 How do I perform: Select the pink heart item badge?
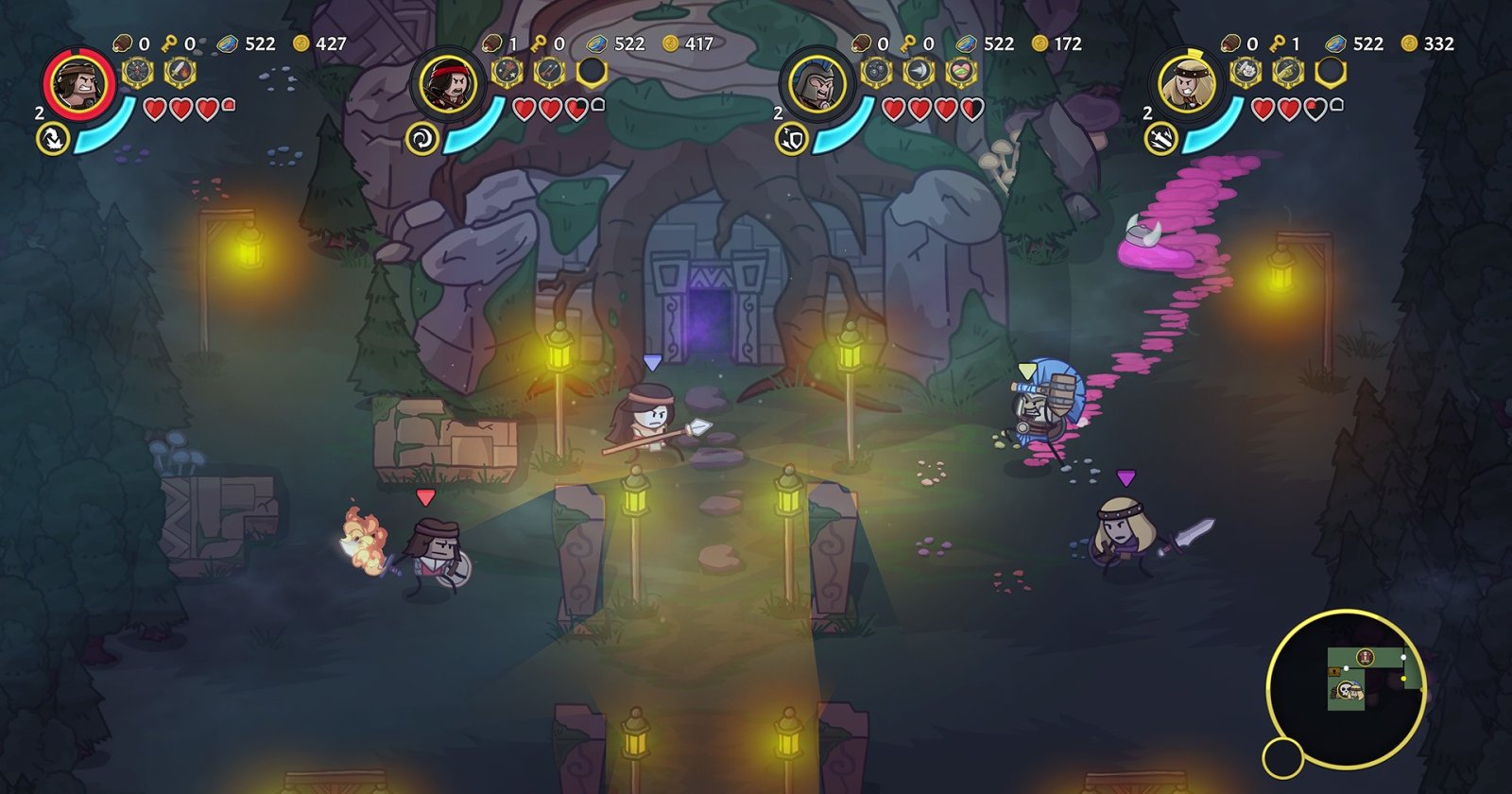pyautogui.click(x=960, y=71)
